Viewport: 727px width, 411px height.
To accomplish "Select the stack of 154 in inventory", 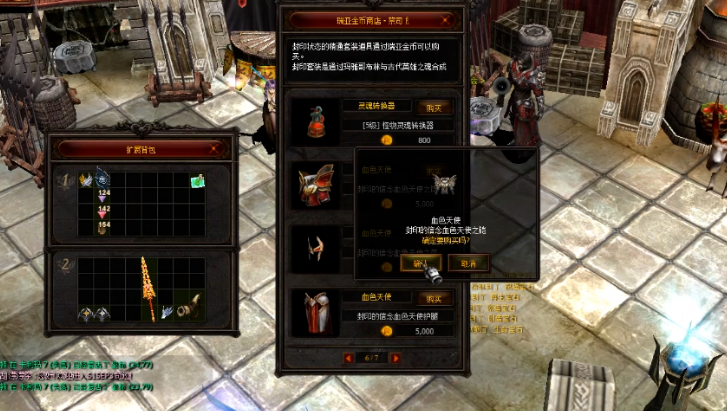I will click(102, 228).
